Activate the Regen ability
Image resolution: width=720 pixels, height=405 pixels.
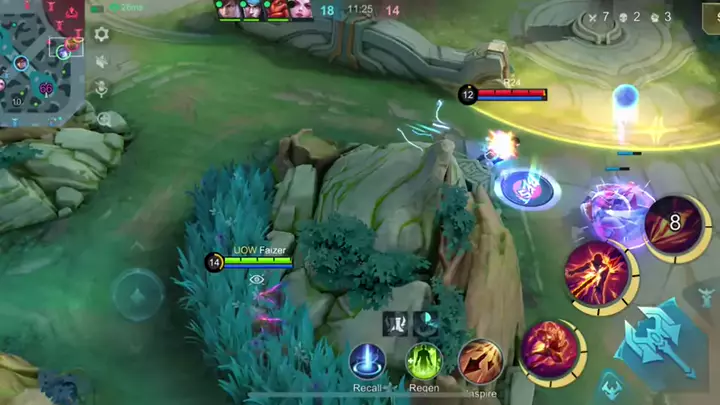pos(424,361)
